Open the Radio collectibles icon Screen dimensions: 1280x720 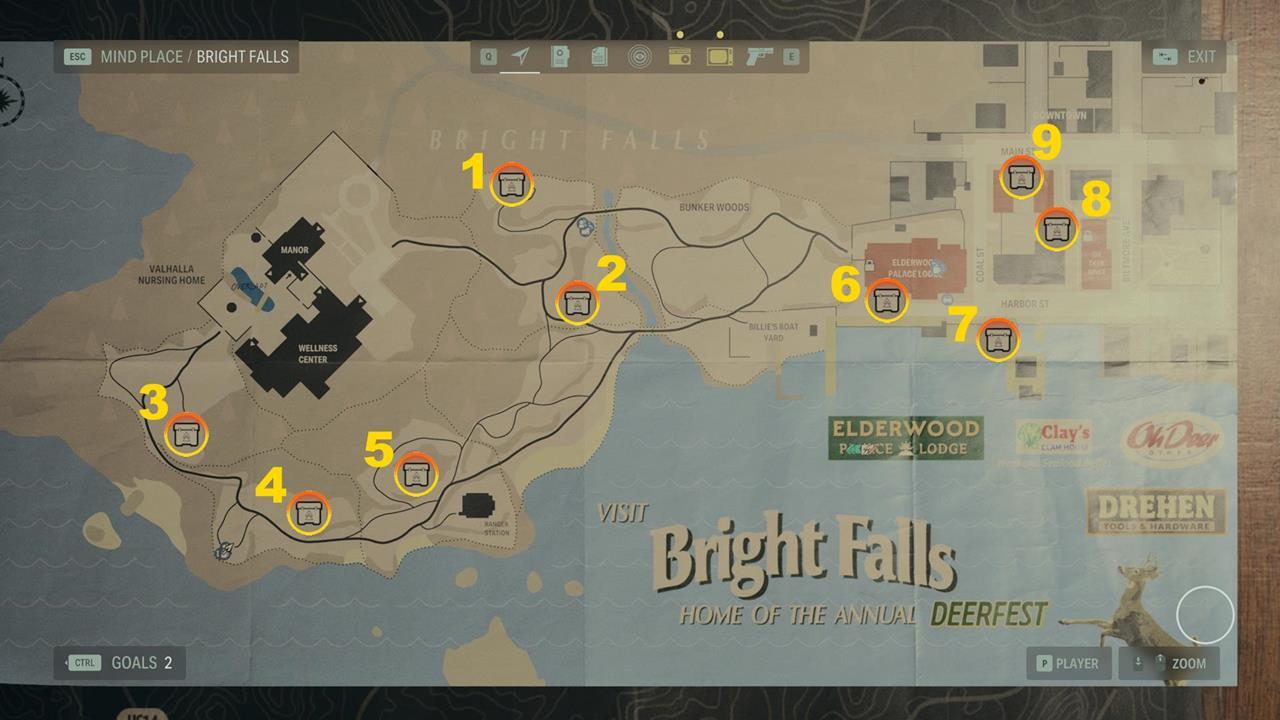(681, 57)
